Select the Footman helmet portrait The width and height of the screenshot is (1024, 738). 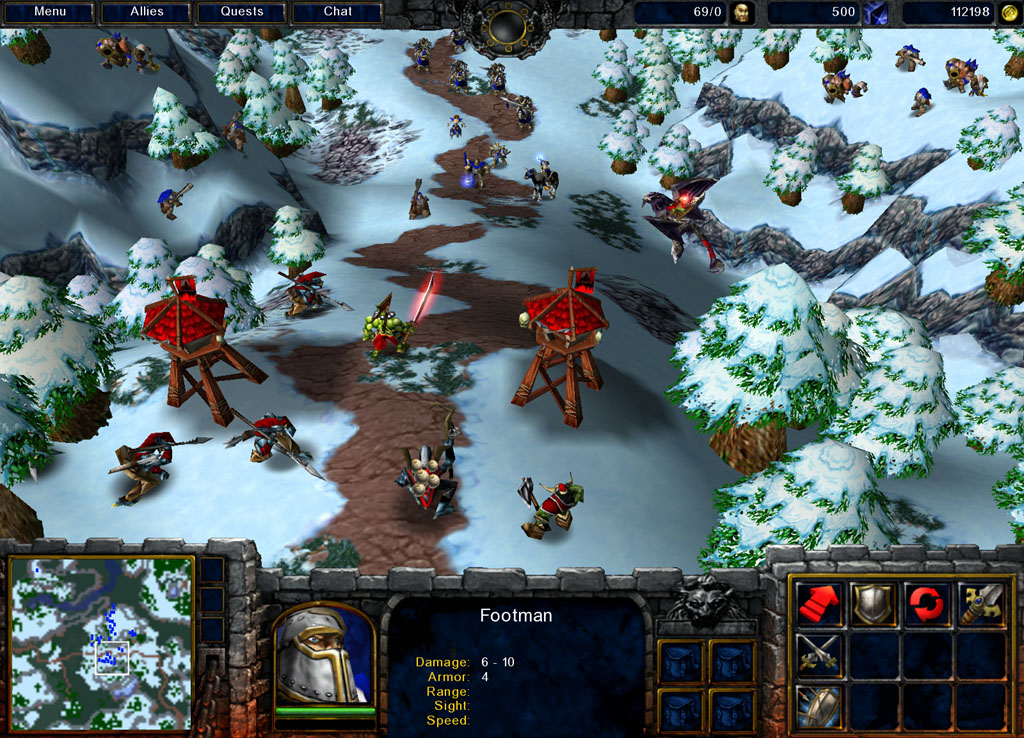pos(323,655)
